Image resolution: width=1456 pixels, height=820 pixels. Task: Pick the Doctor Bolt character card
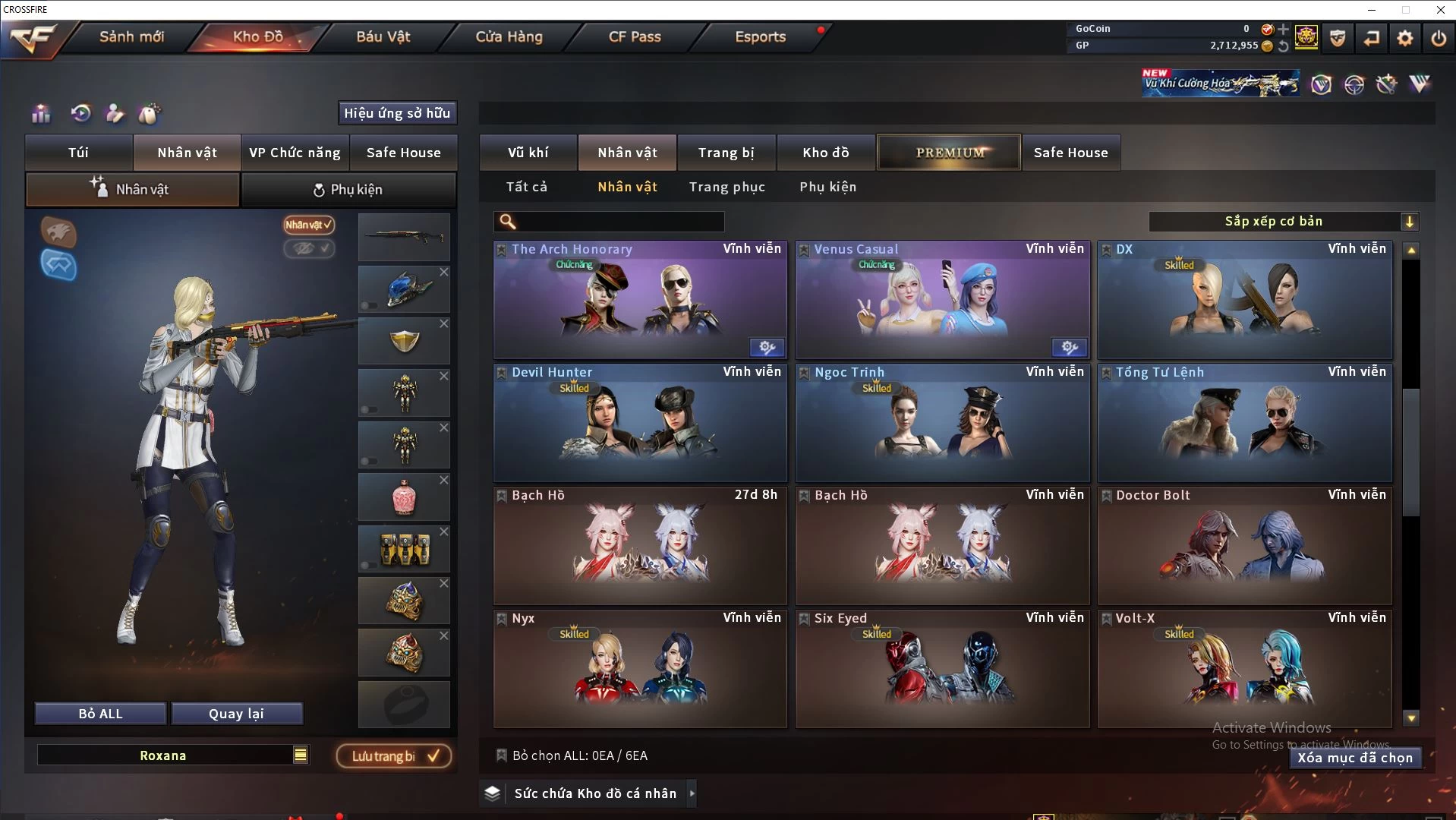(1244, 546)
